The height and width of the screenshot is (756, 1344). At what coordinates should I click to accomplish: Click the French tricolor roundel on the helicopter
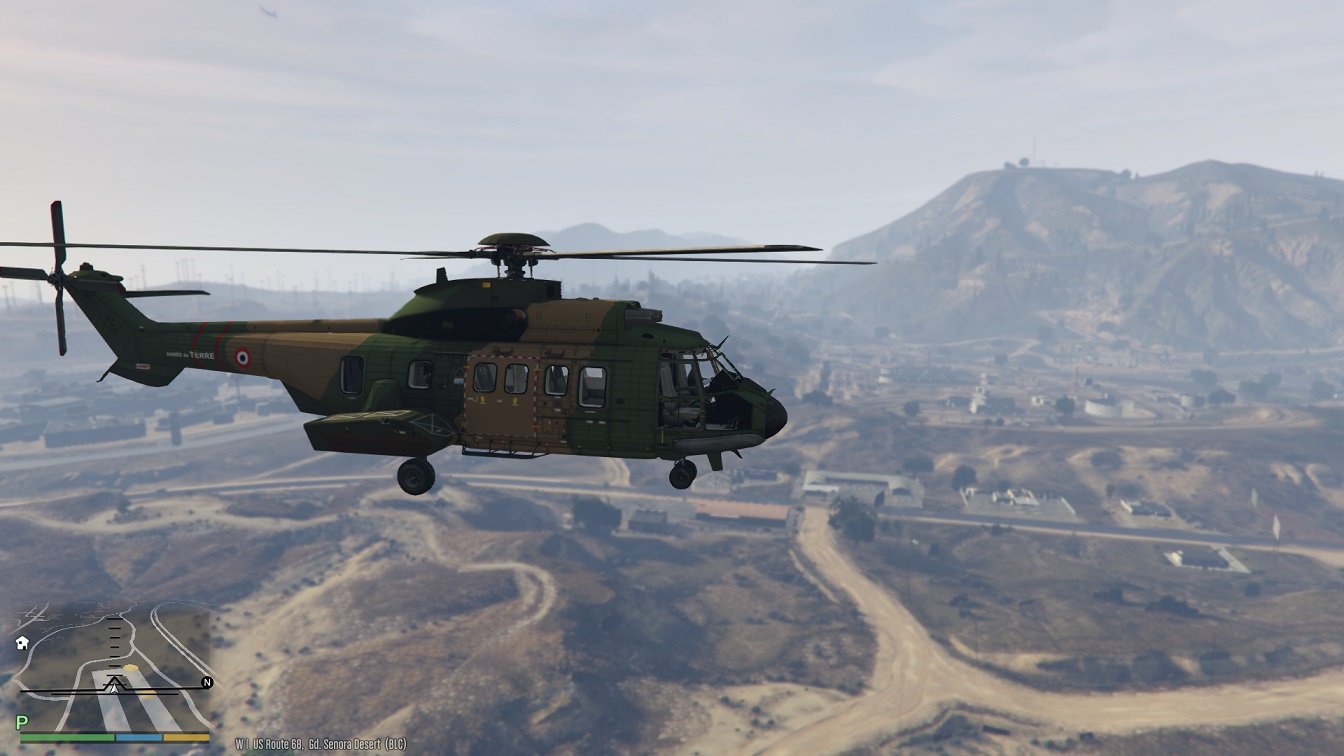[242, 356]
